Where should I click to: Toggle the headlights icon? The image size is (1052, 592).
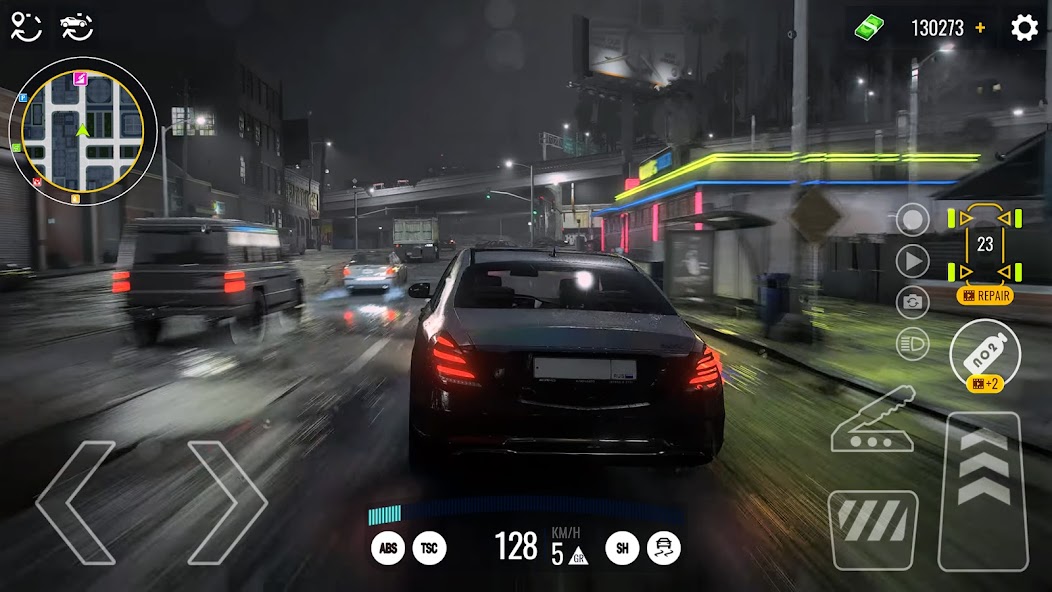pos(912,344)
